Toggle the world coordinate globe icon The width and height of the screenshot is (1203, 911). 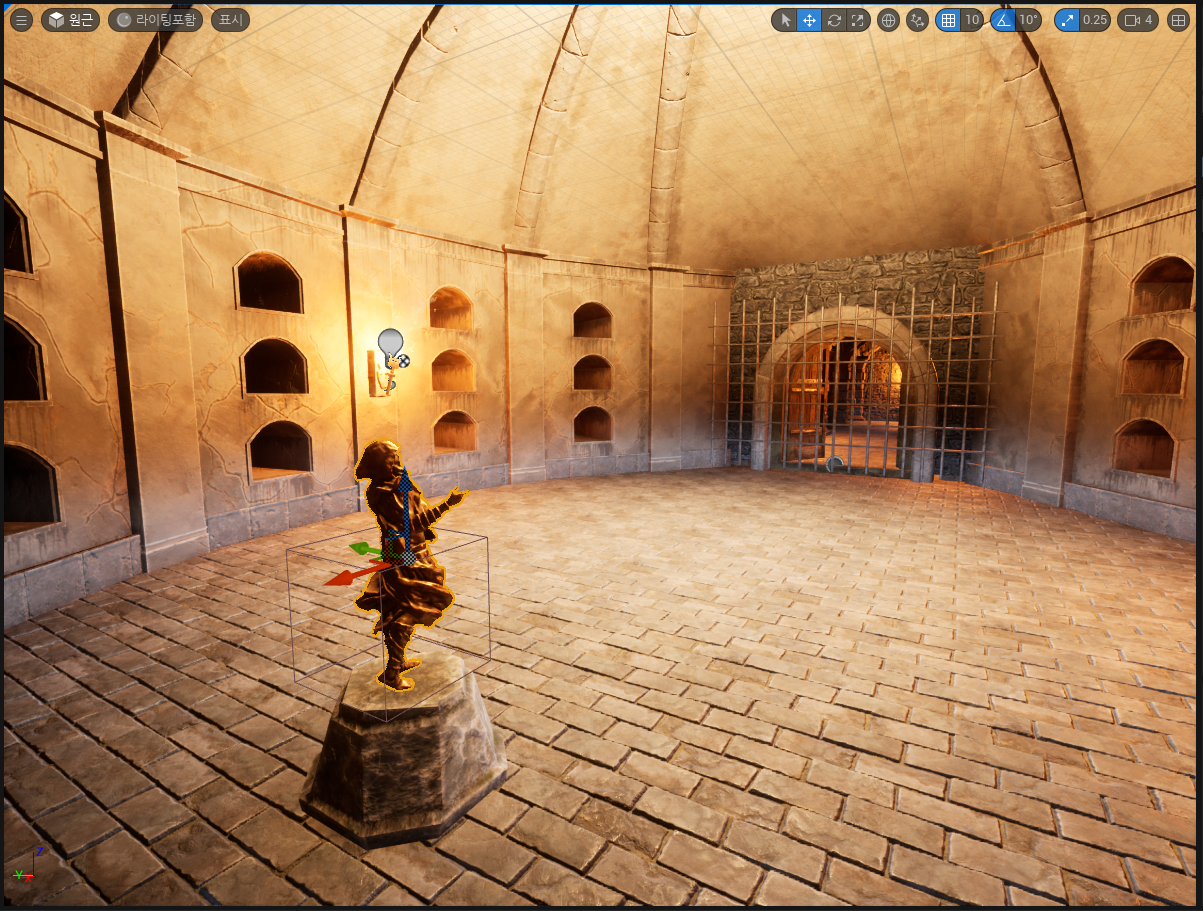coord(888,20)
